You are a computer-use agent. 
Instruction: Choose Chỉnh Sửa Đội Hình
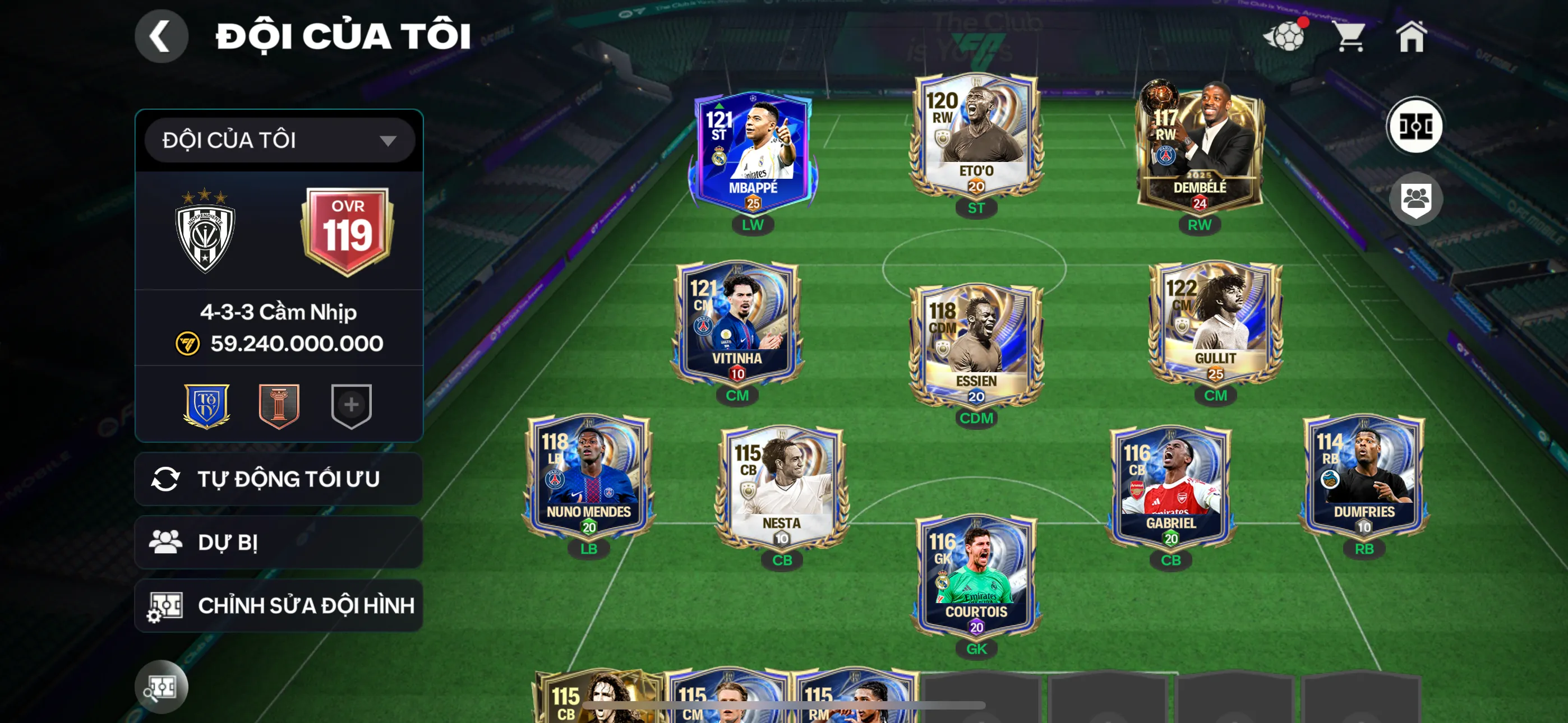[x=279, y=605]
